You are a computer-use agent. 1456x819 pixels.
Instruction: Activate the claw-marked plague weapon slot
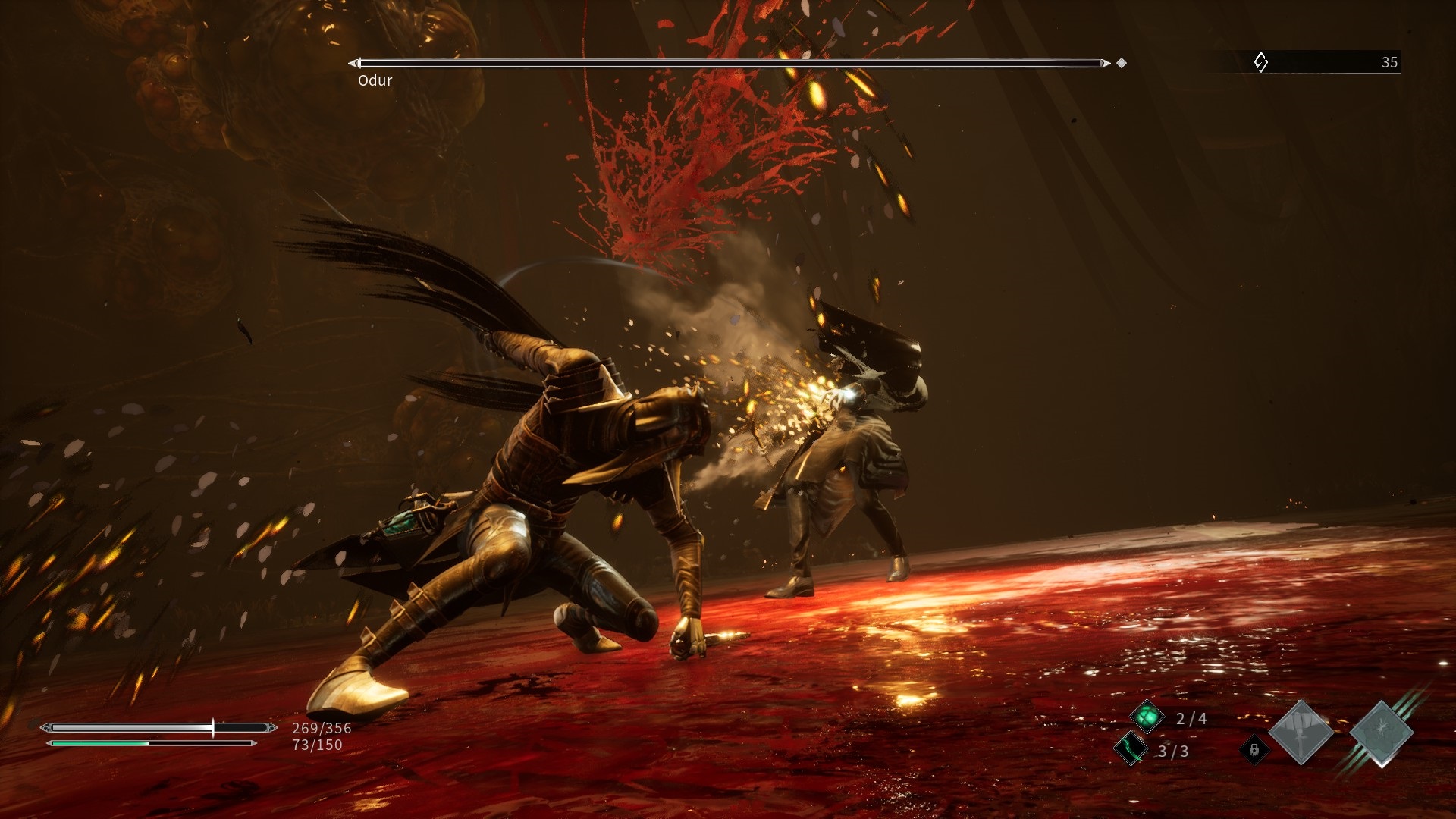[x=1382, y=733]
